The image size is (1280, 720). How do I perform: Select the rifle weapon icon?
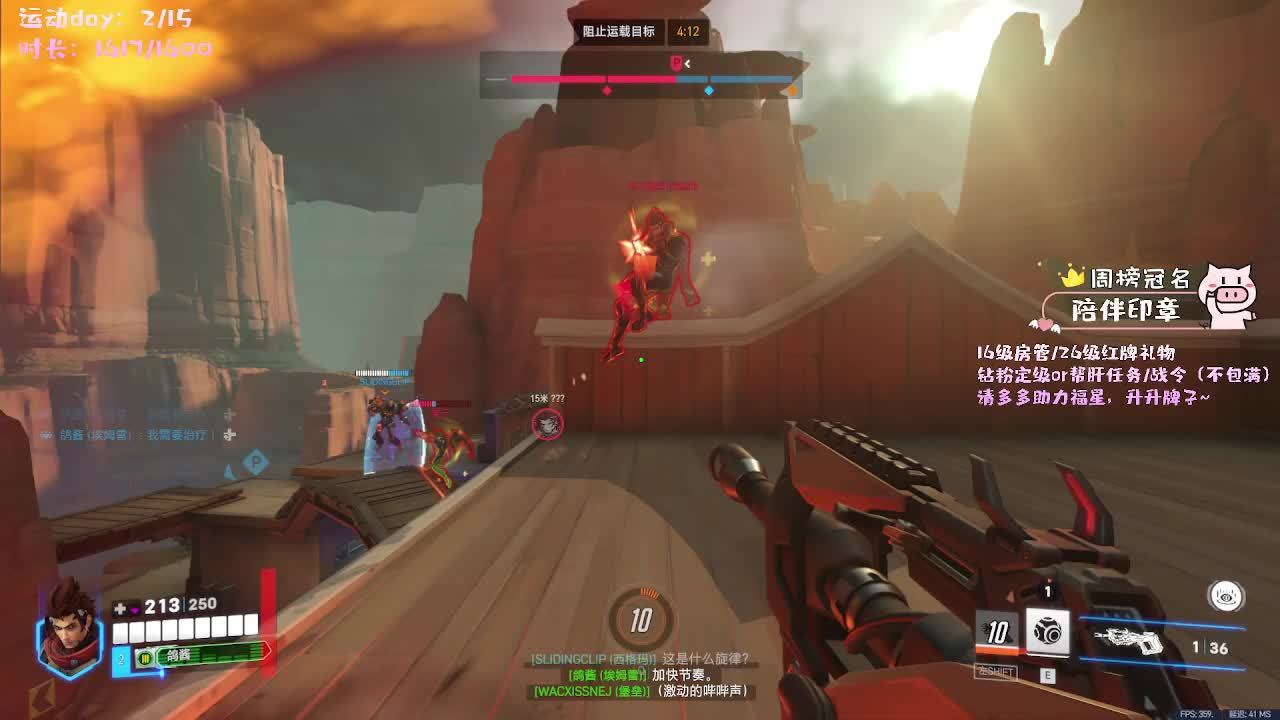pyautogui.click(x=1131, y=639)
